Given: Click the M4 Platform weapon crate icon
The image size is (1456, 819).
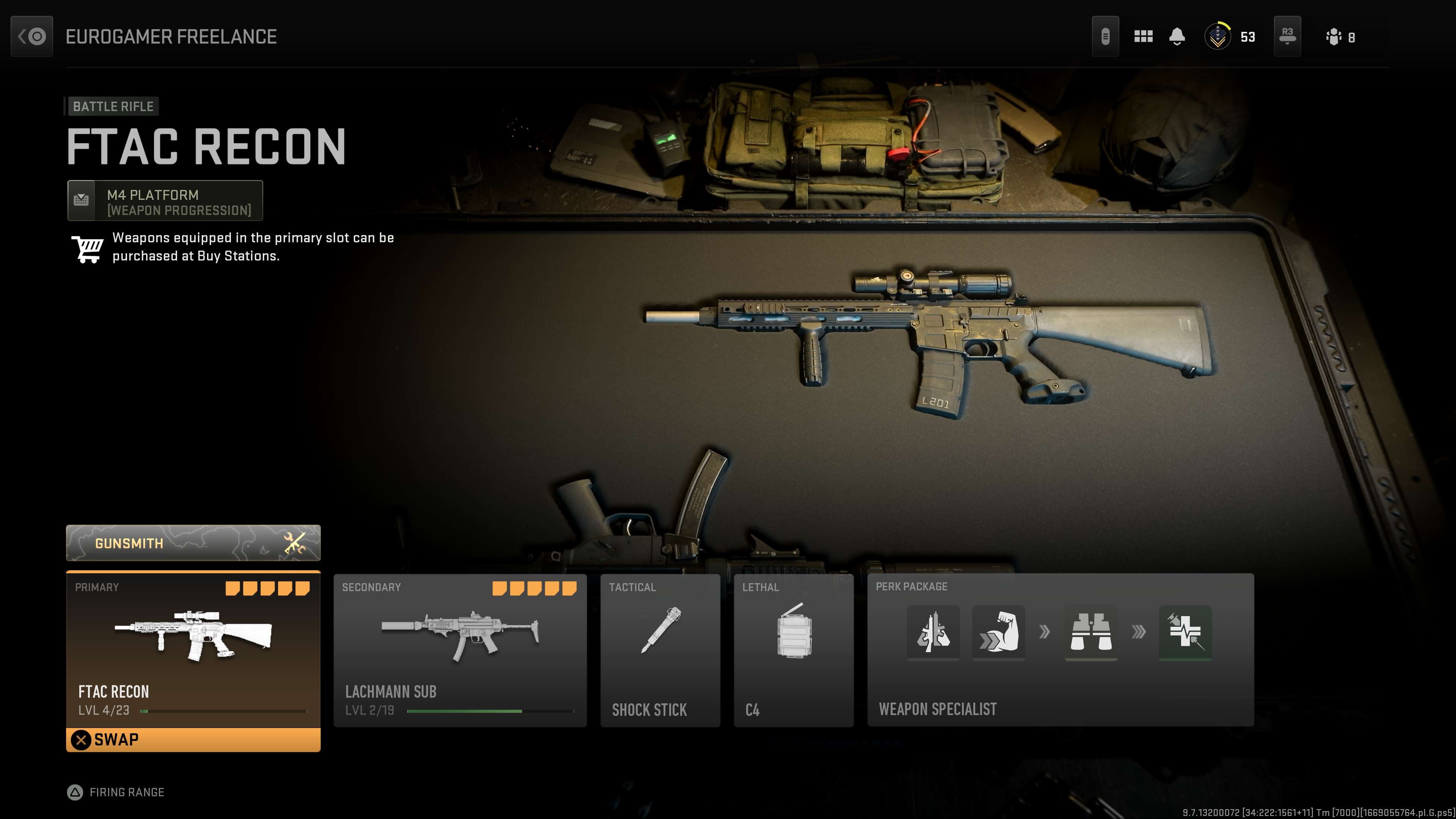Looking at the screenshot, I should point(82,199).
